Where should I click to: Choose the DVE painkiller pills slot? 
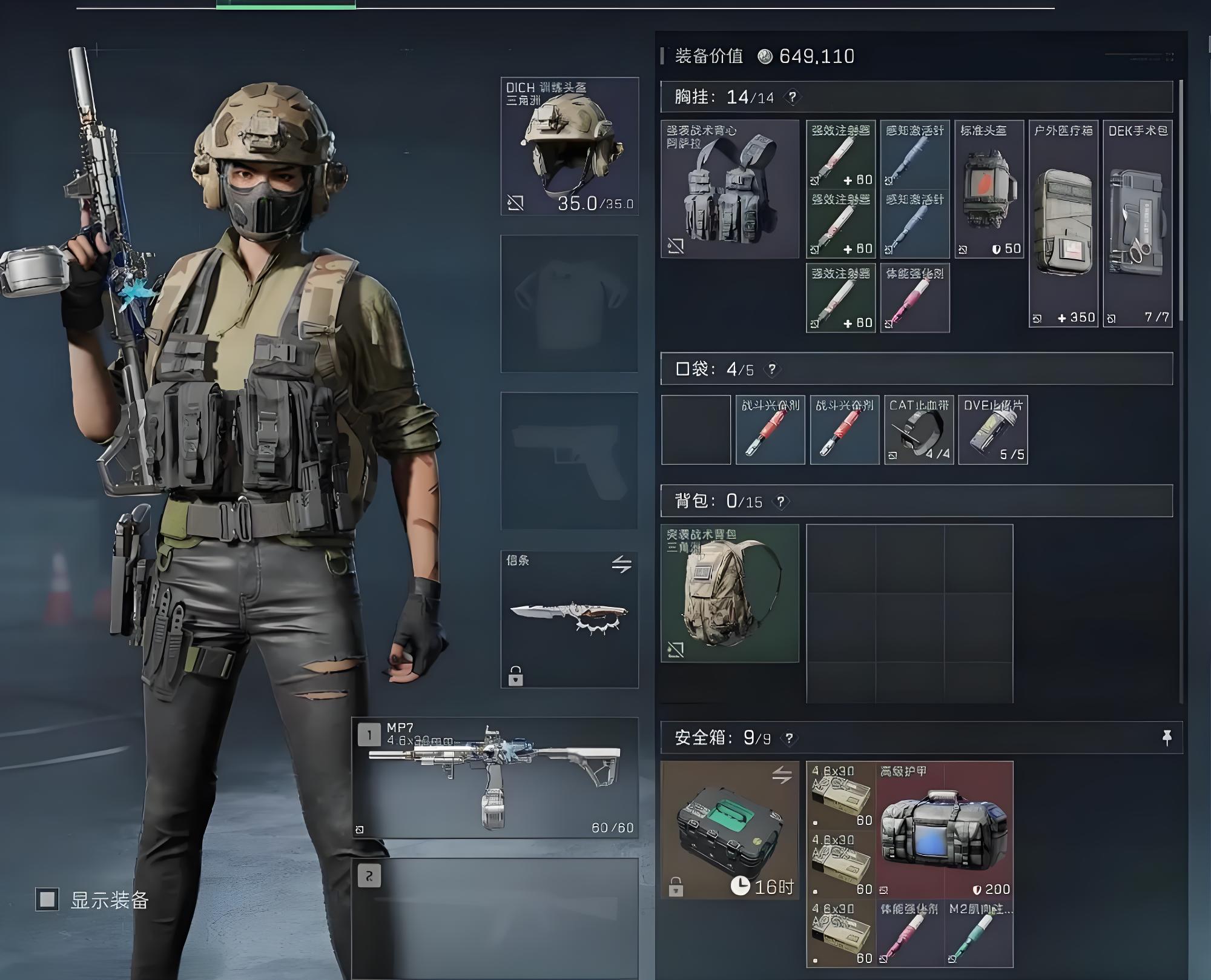click(x=993, y=430)
